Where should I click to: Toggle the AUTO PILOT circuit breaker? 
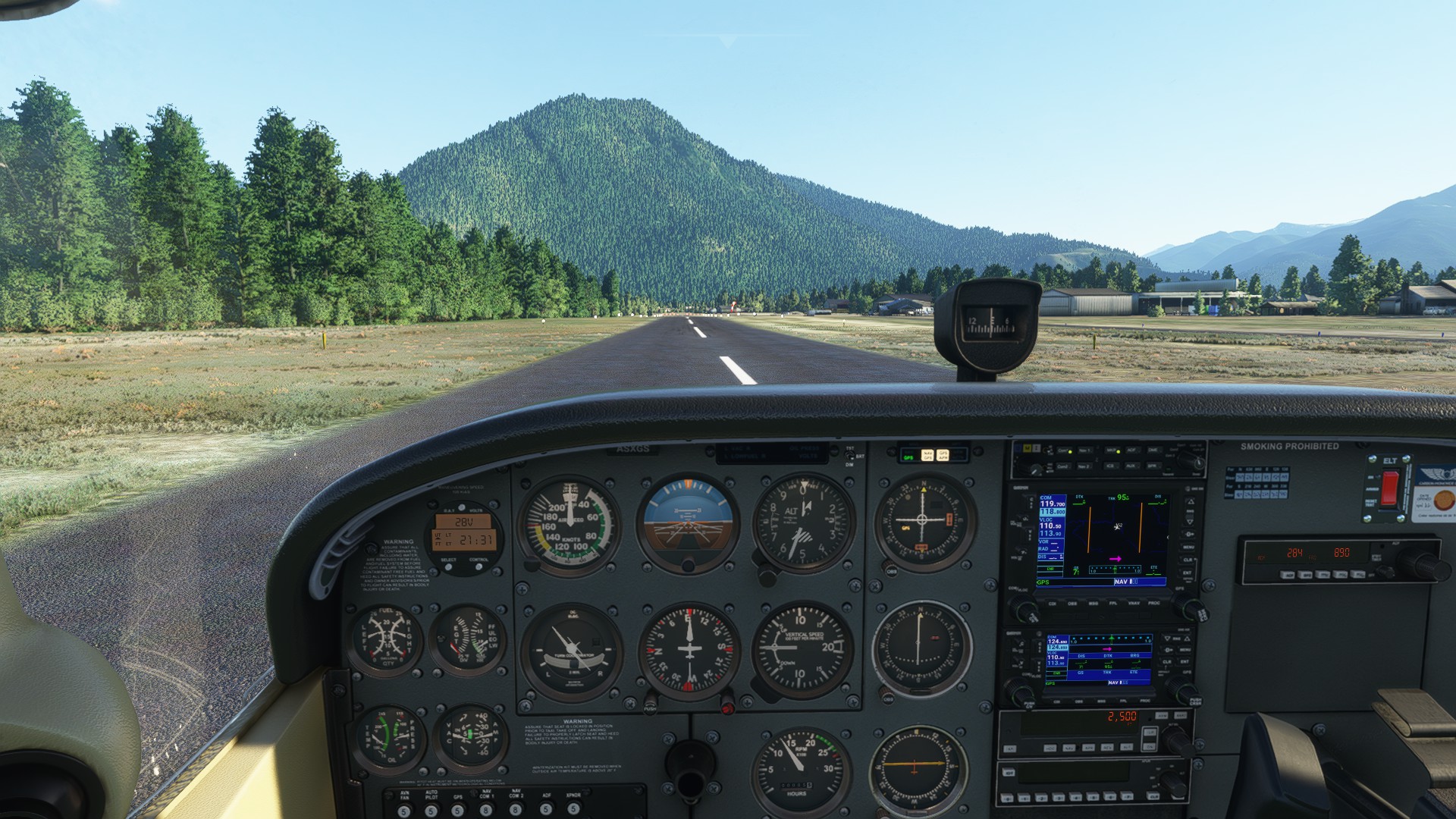click(x=431, y=811)
